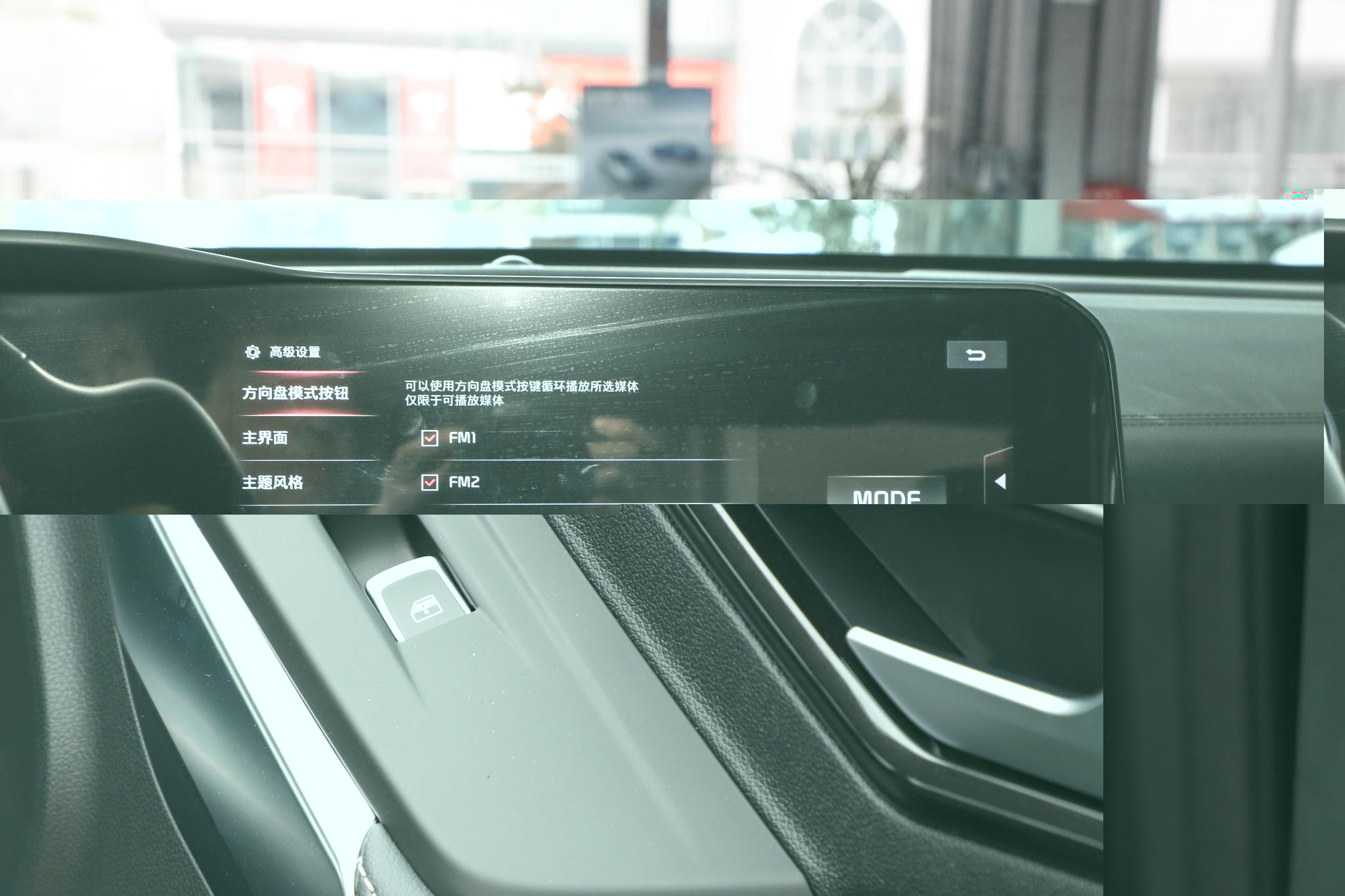Select the 方向盘模式按钮 settings entry
Image resolution: width=1345 pixels, height=896 pixels.
(296, 393)
